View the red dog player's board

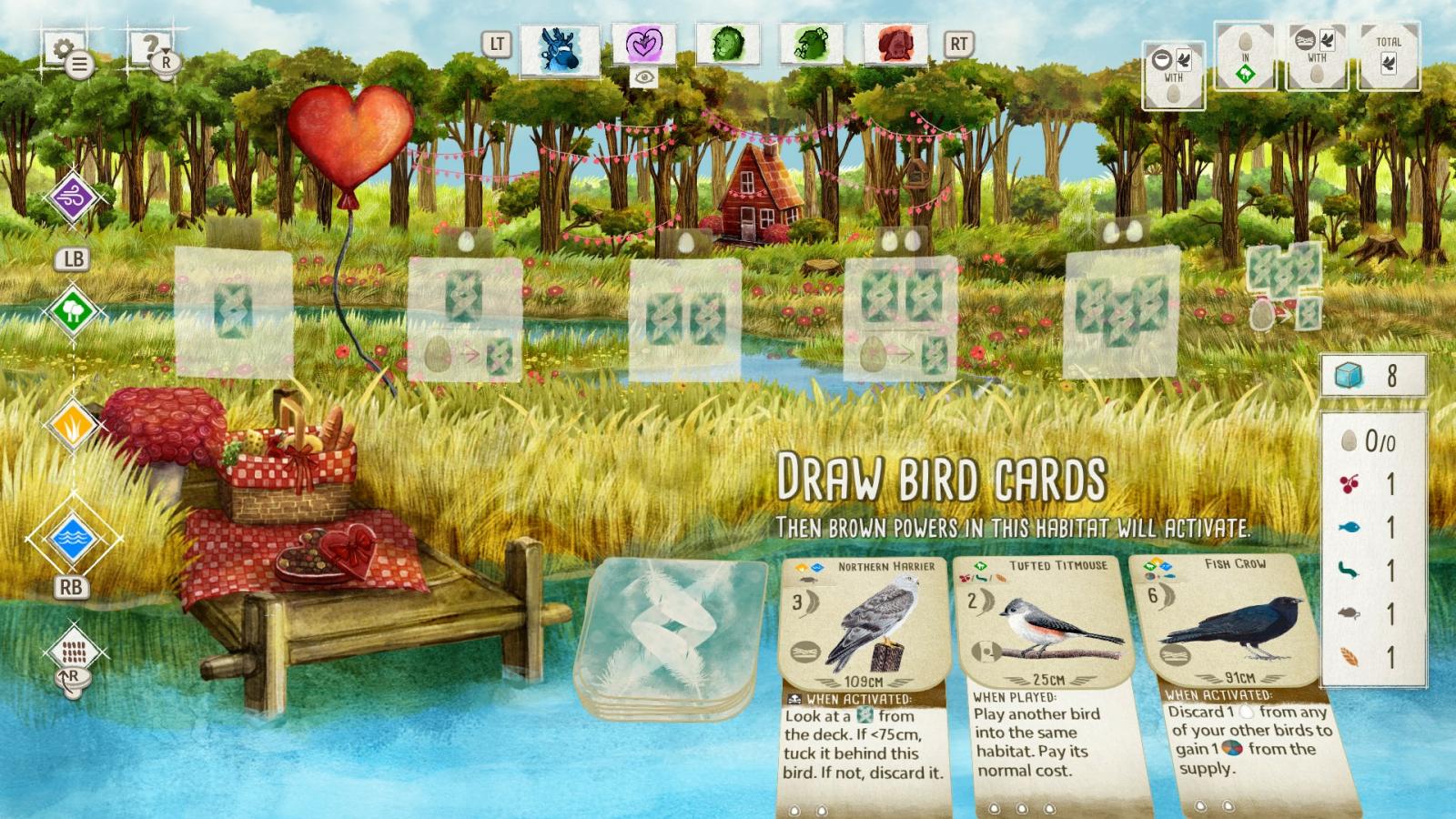[895, 44]
